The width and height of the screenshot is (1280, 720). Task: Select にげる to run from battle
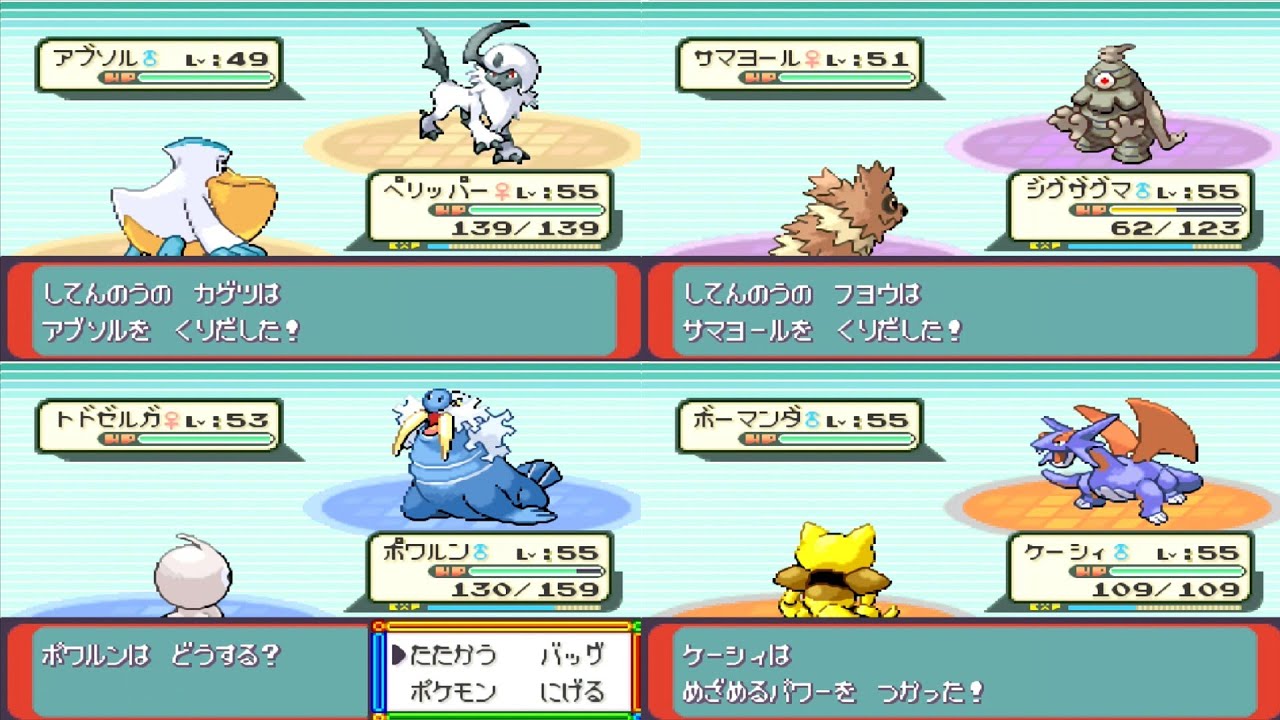point(574,691)
